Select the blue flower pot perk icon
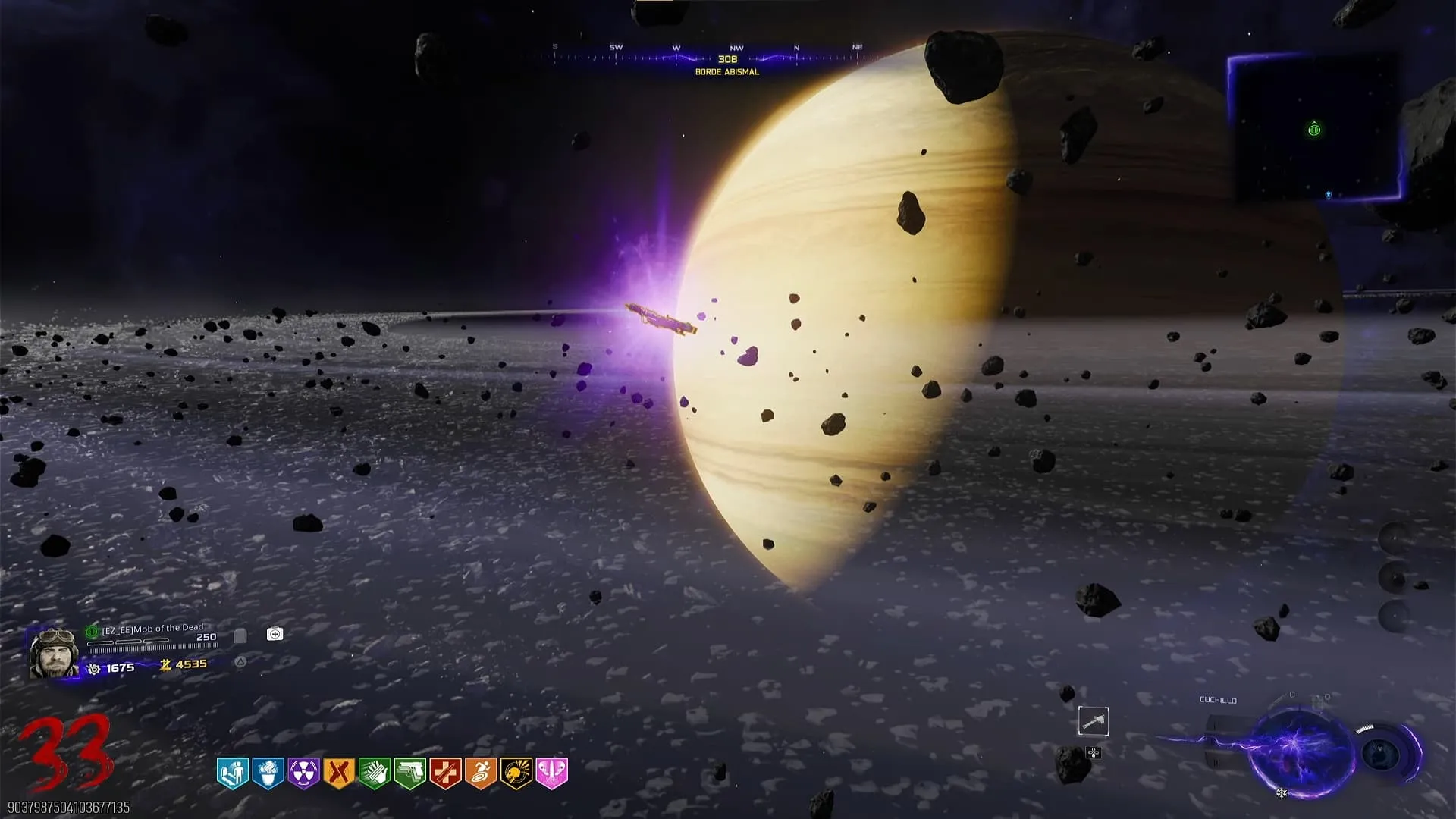1456x819 pixels. (268, 773)
